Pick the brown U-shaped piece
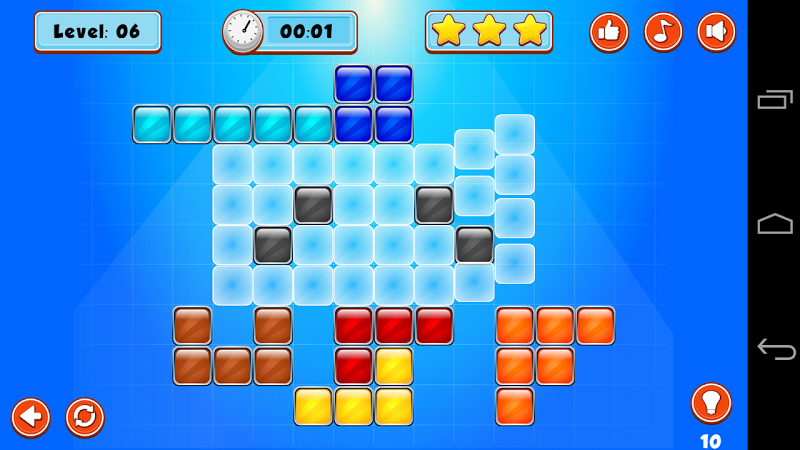Image resolution: width=800 pixels, height=450 pixels. [x=232, y=366]
